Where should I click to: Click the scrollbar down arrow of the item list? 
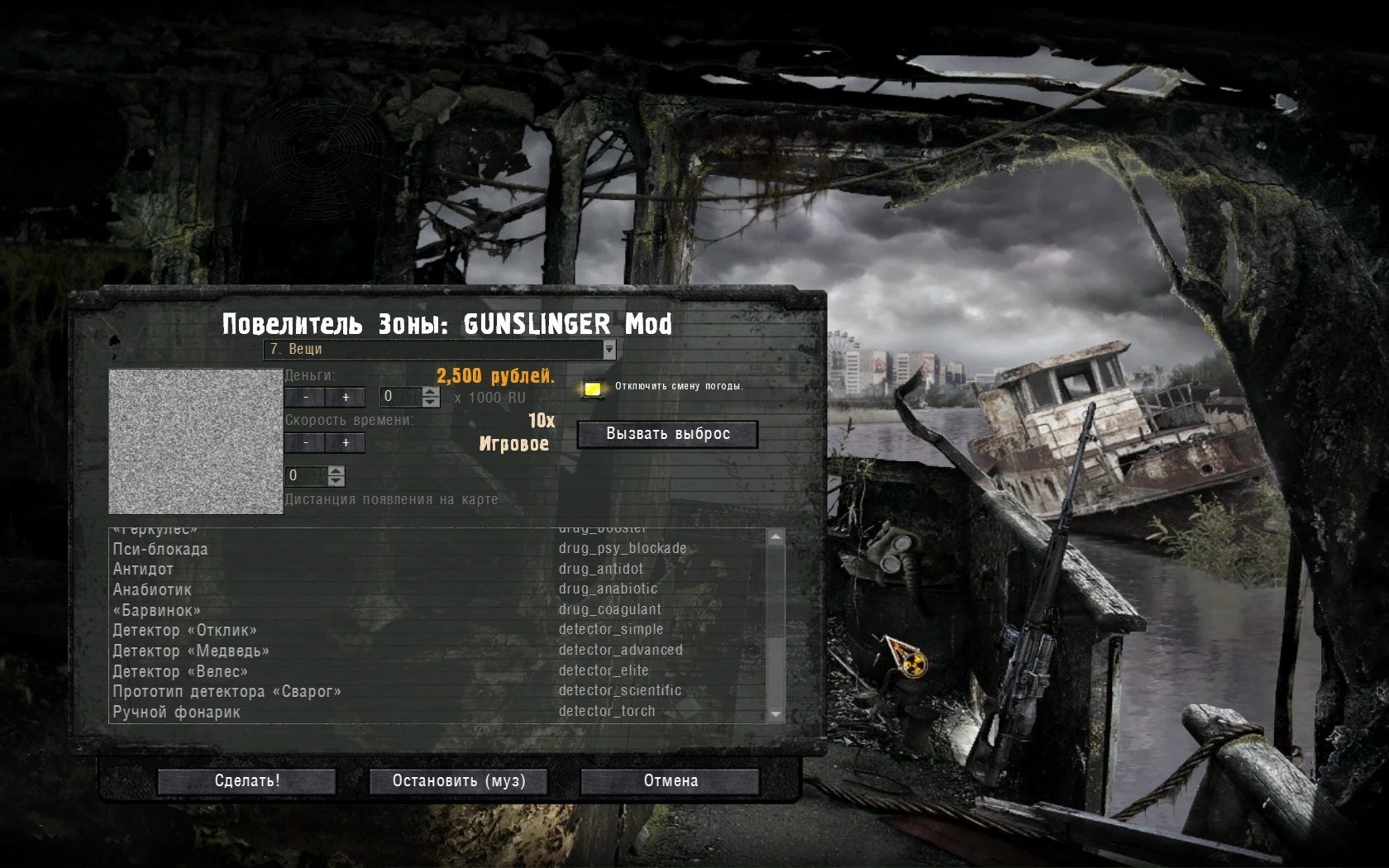pyautogui.click(x=776, y=713)
